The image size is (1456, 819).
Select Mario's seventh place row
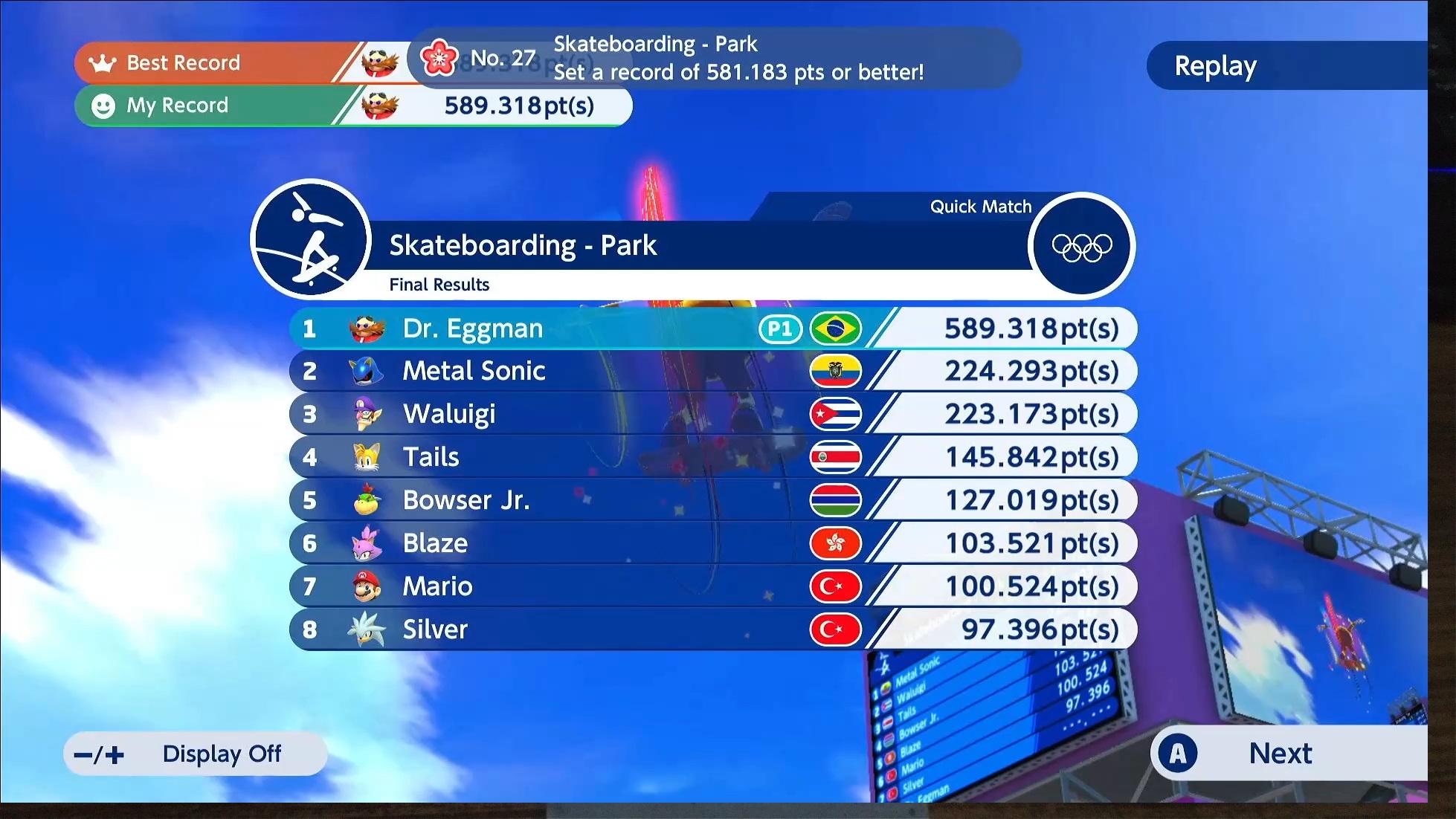[x=712, y=586]
